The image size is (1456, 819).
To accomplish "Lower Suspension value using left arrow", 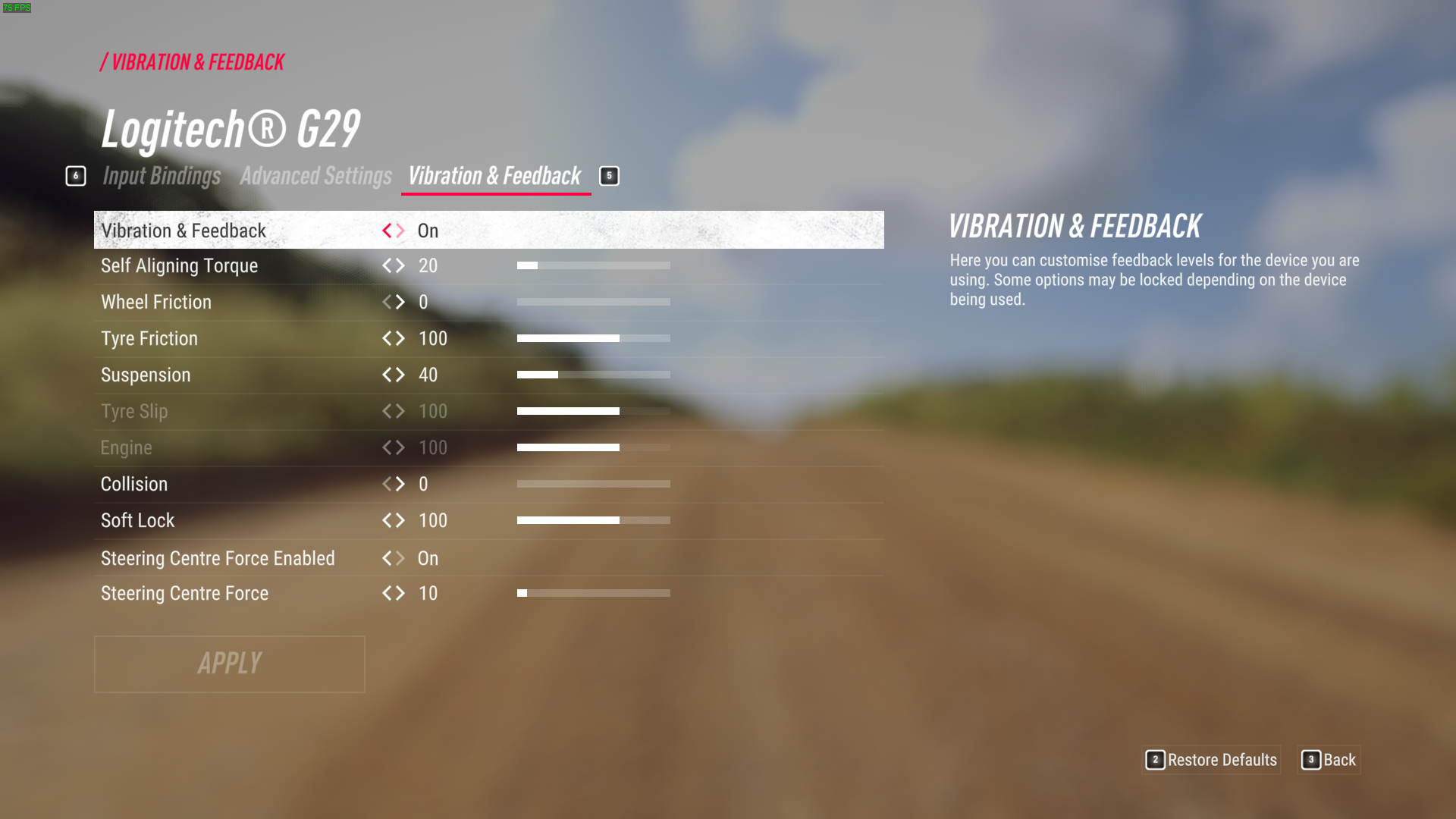I will (x=387, y=375).
